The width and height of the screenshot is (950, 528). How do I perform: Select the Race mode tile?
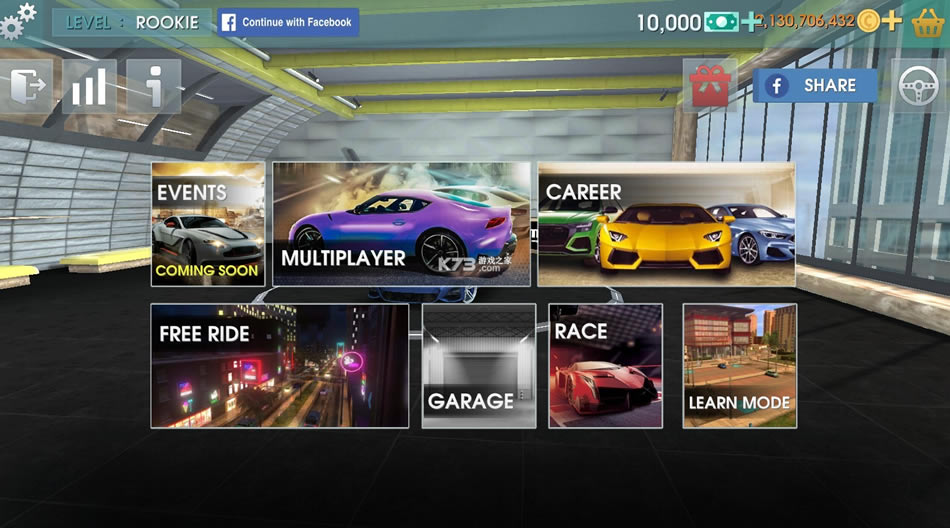(605, 366)
